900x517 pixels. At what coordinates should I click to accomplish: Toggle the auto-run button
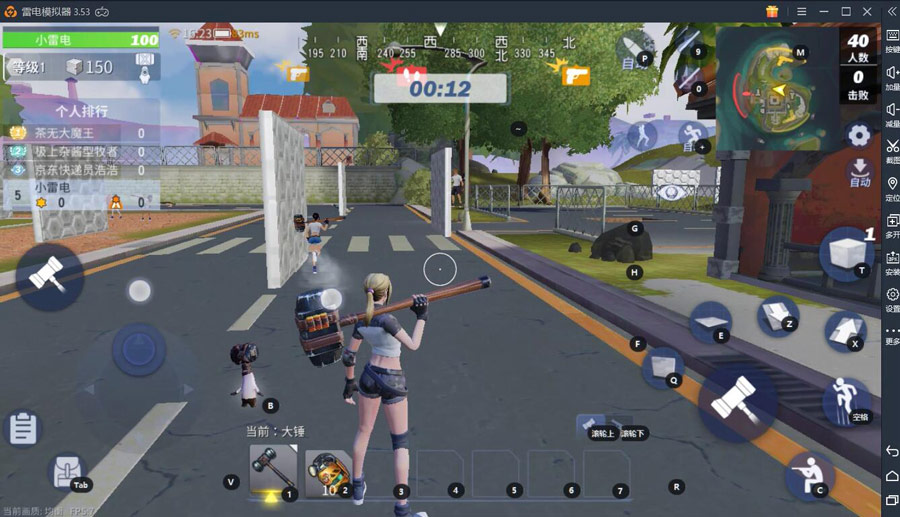[x=692, y=135]
